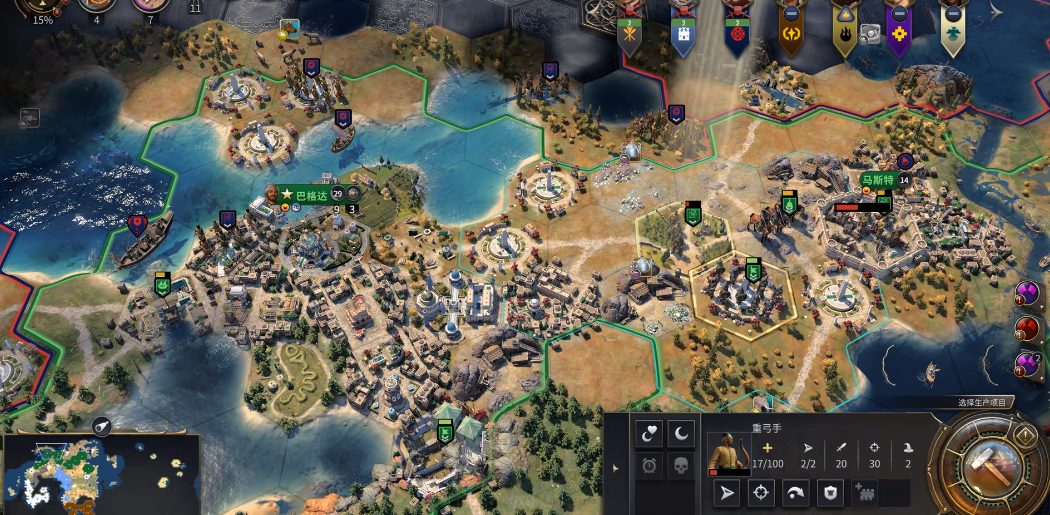
Task: Click the skull delete unit button
Action: pyautogui.click(x=681, y=465)
